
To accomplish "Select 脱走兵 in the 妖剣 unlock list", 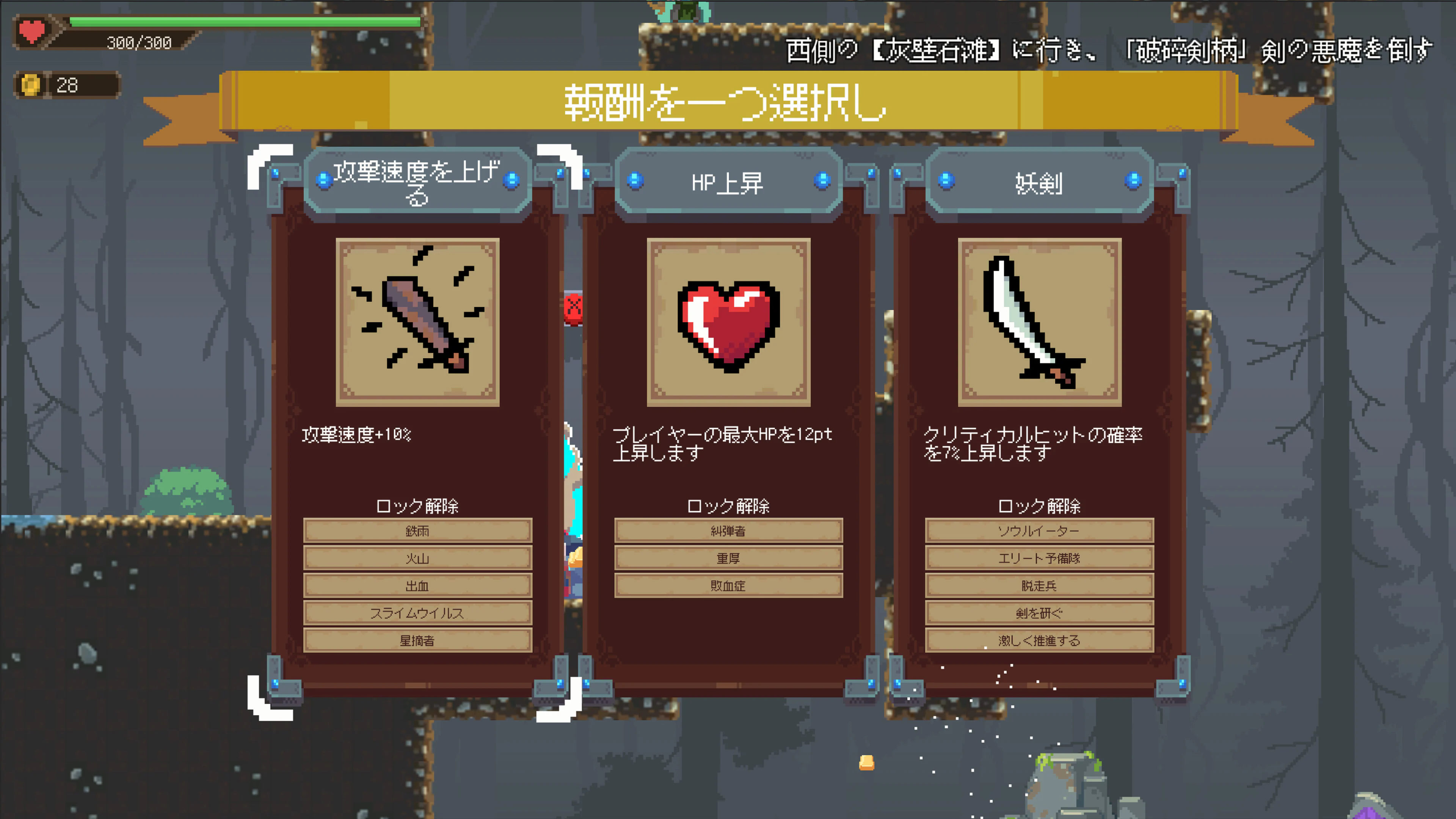I will 1039,585.
